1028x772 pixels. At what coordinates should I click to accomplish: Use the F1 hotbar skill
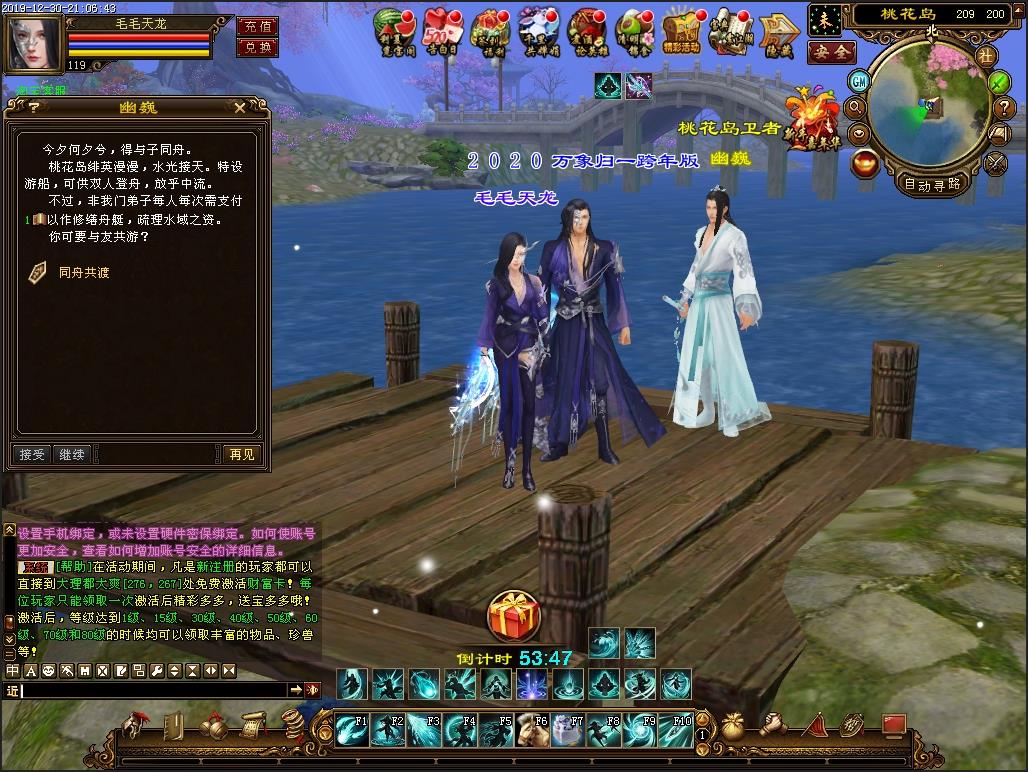351,730
